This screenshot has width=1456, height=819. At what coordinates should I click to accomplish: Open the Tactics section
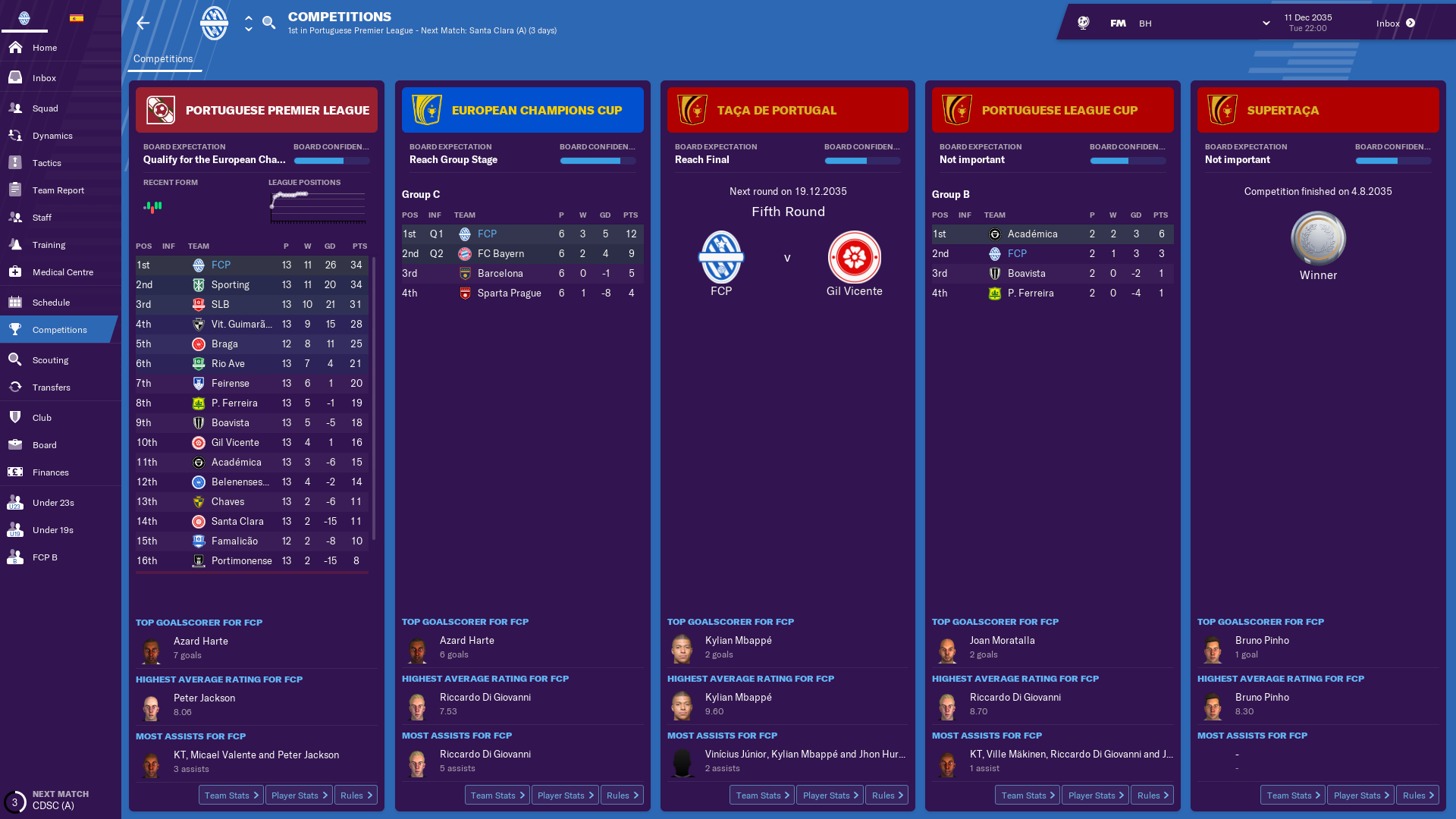pos(47,163)
